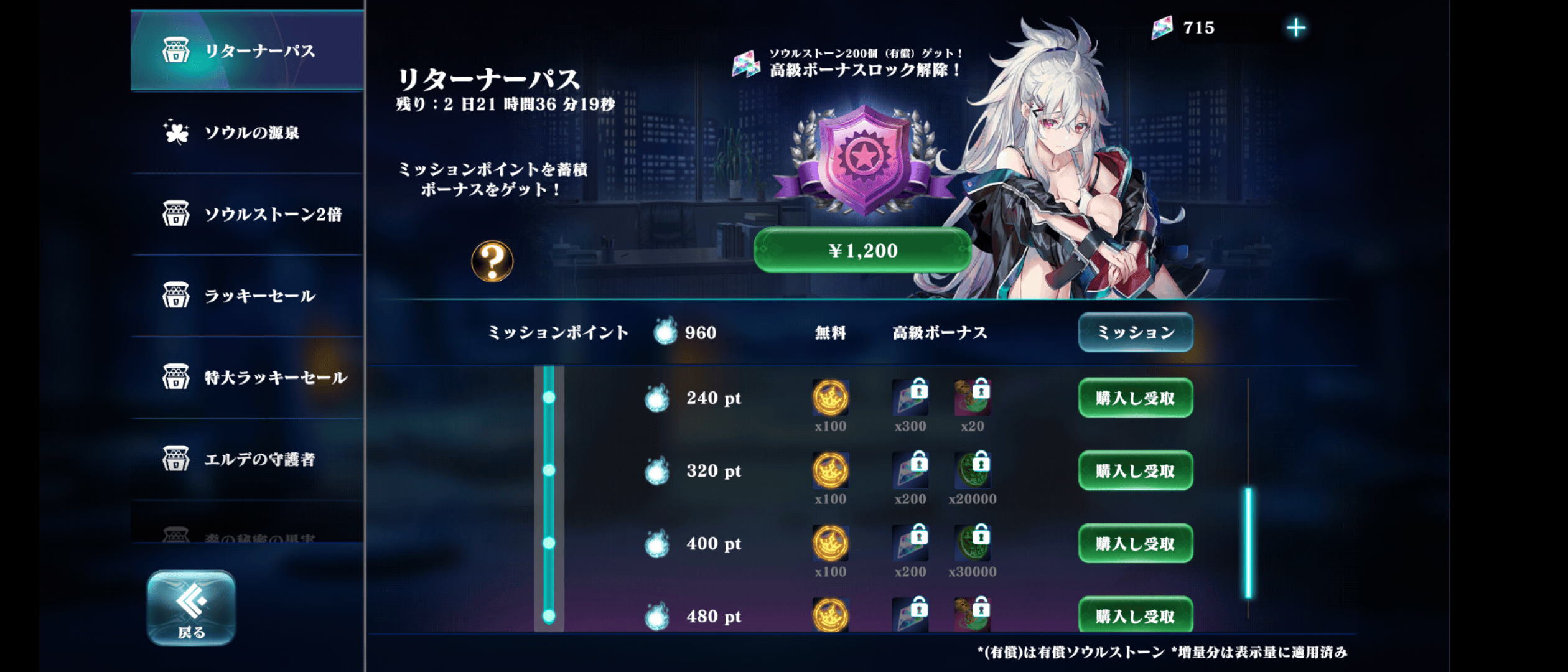Image resolution: width=1568 pixels, height=672 pixels.
Task: Open the ミッション list button
Action: click(1135, 332)
